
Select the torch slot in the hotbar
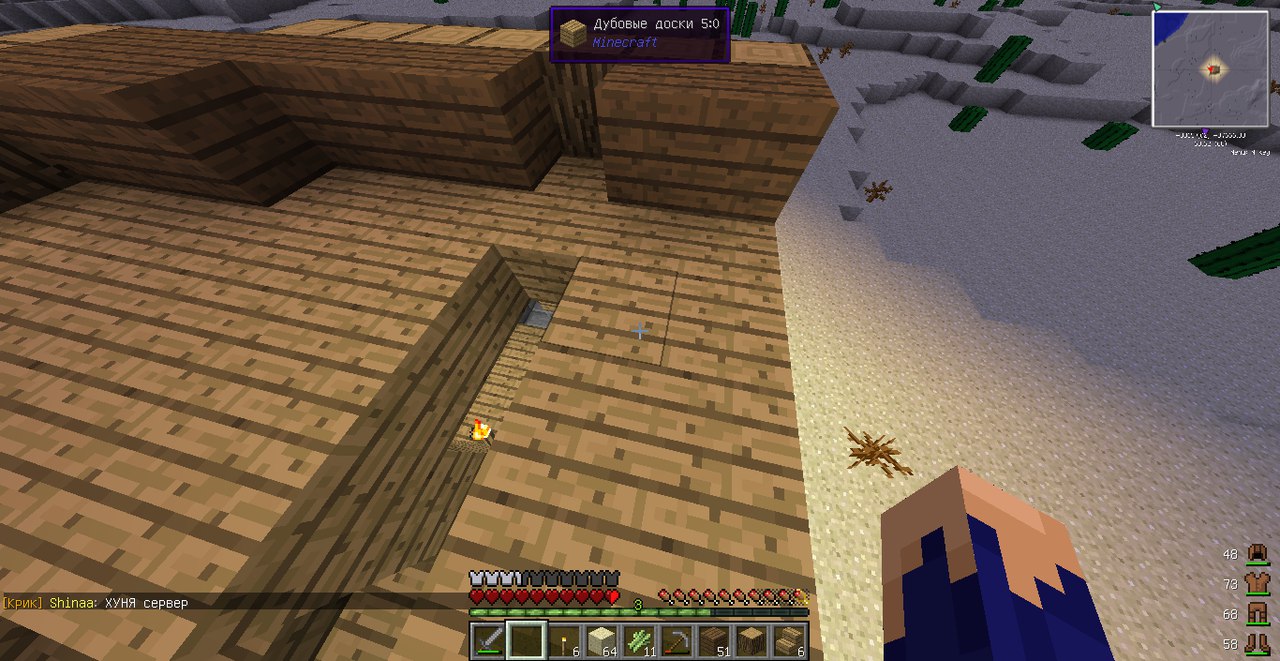tap(564, 640)
